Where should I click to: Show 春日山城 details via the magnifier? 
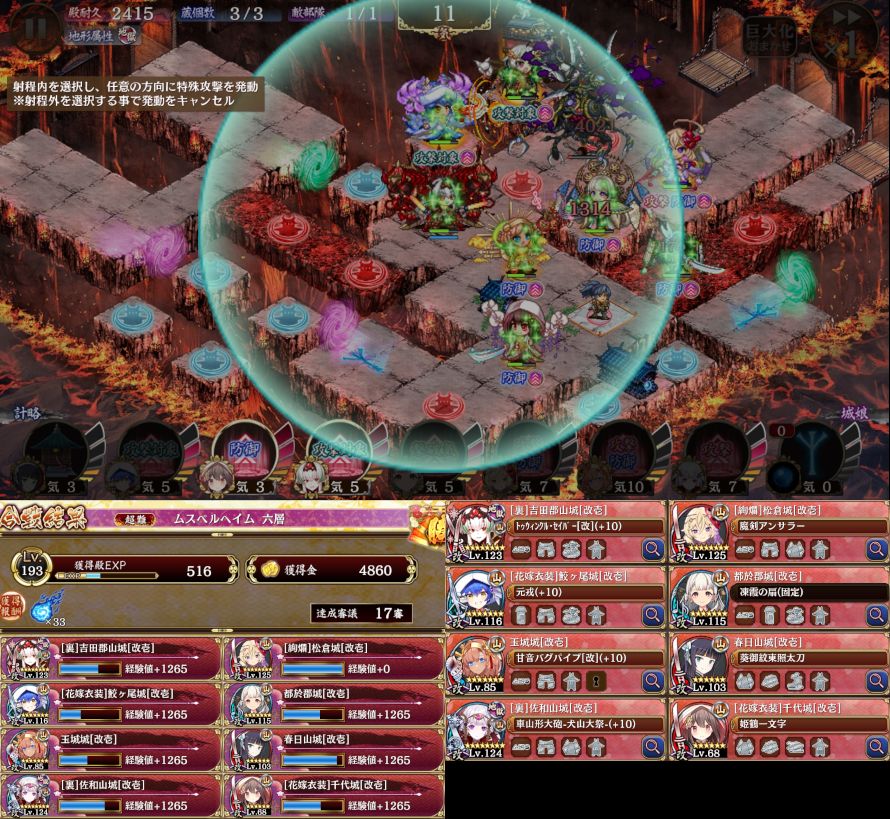pos(876,681)
